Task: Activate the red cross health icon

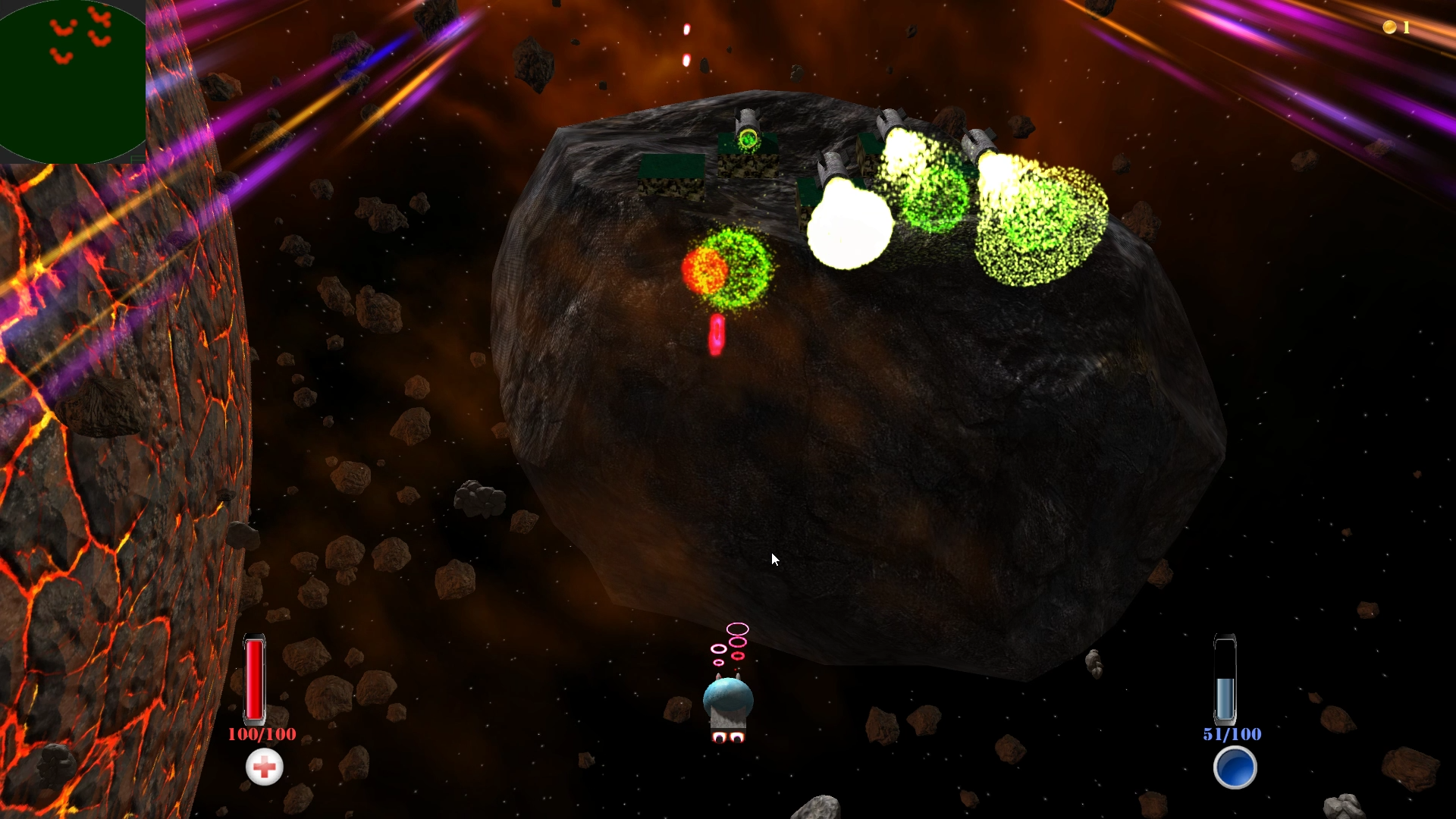Action: tap(265, 767)
